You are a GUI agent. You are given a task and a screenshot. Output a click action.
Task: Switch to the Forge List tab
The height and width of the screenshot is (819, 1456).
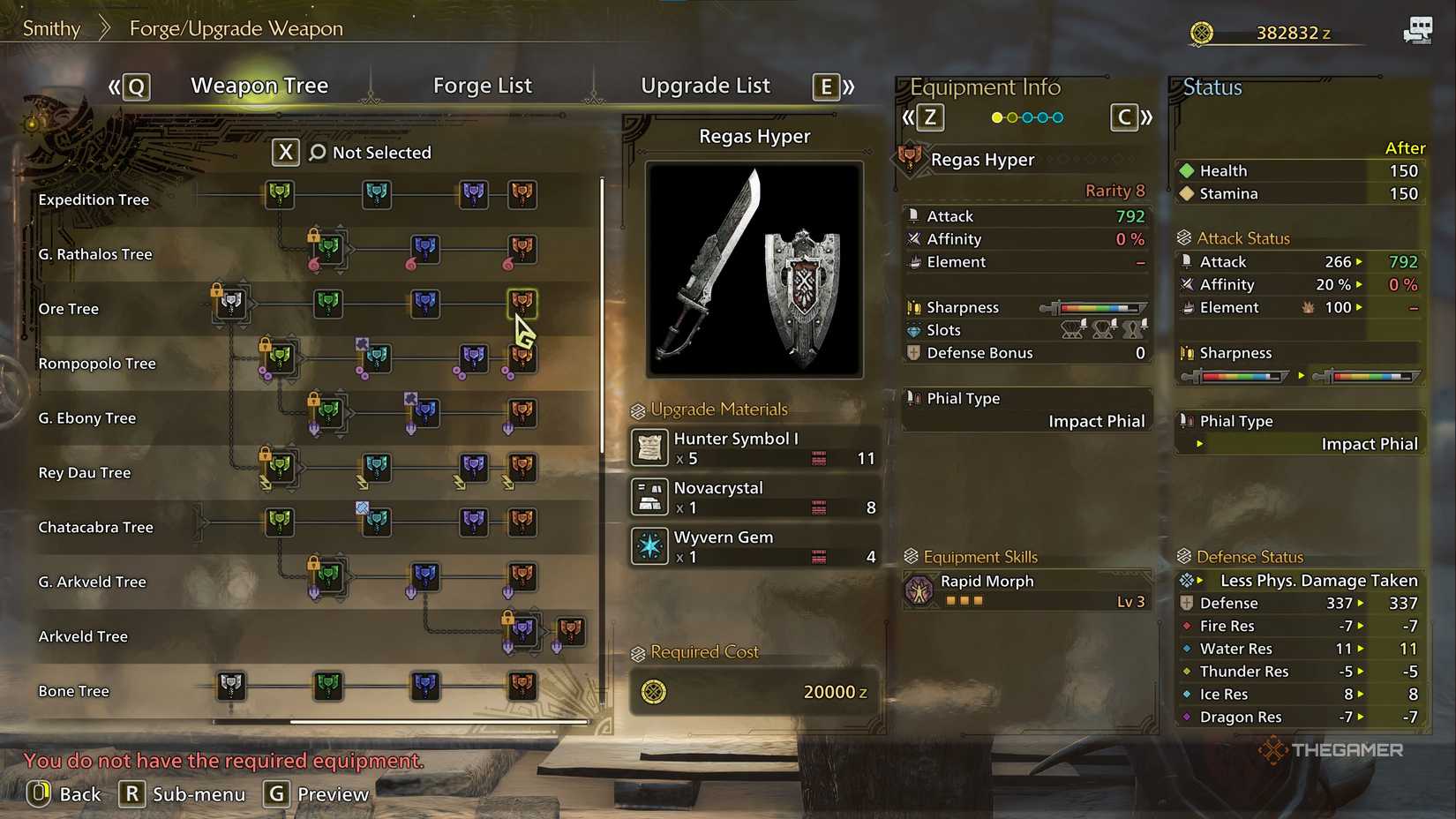483,86
